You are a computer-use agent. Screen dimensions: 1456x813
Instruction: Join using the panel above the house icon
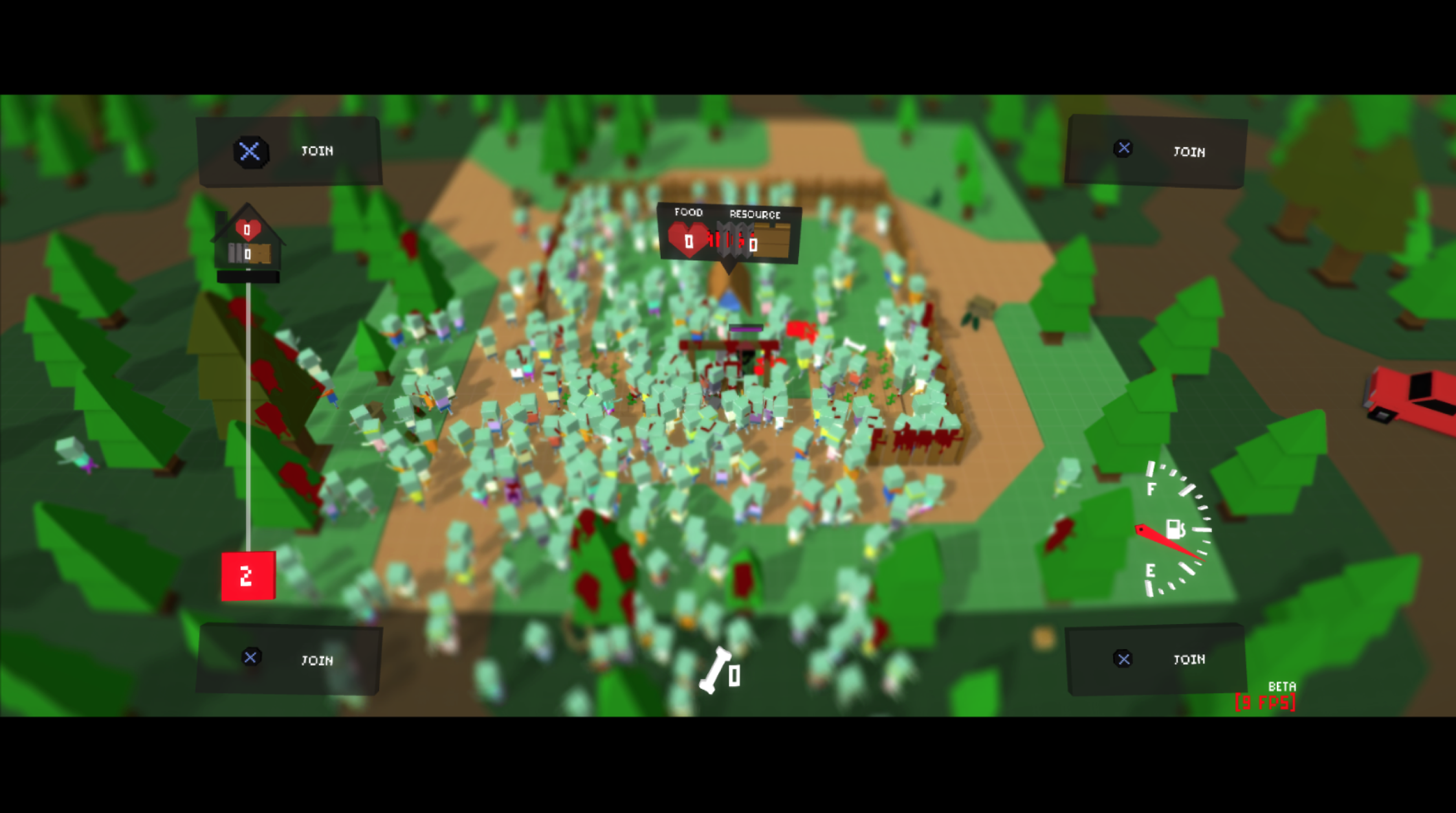(x=289, y=151)
